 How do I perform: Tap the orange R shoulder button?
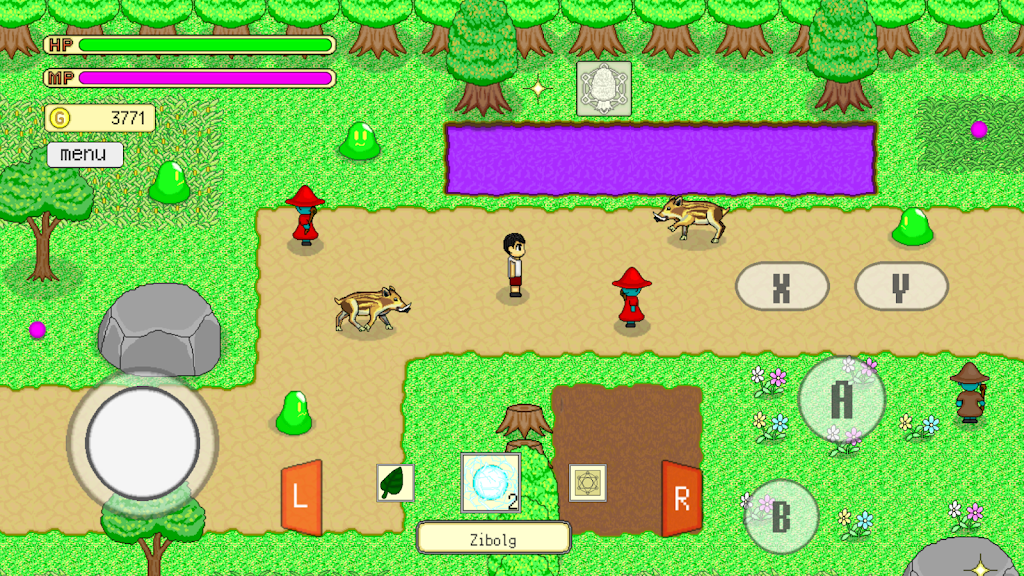point(681,498)
